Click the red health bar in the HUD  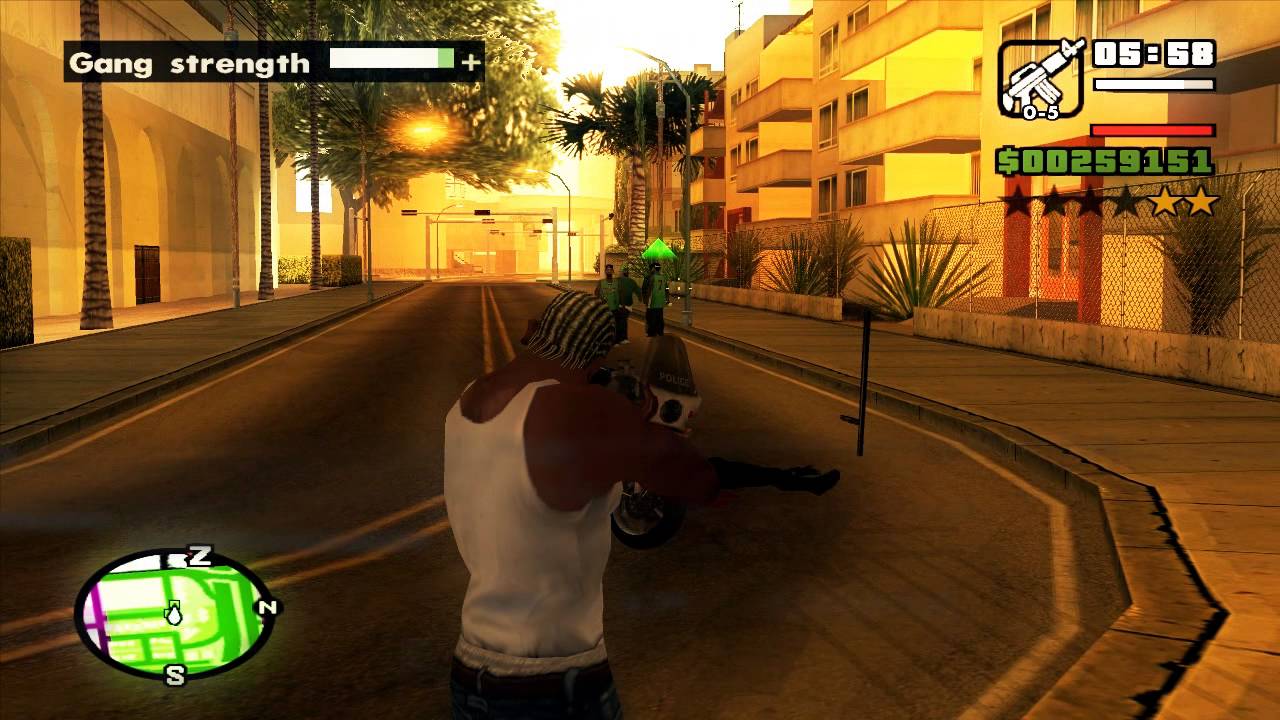[1155, 131]
